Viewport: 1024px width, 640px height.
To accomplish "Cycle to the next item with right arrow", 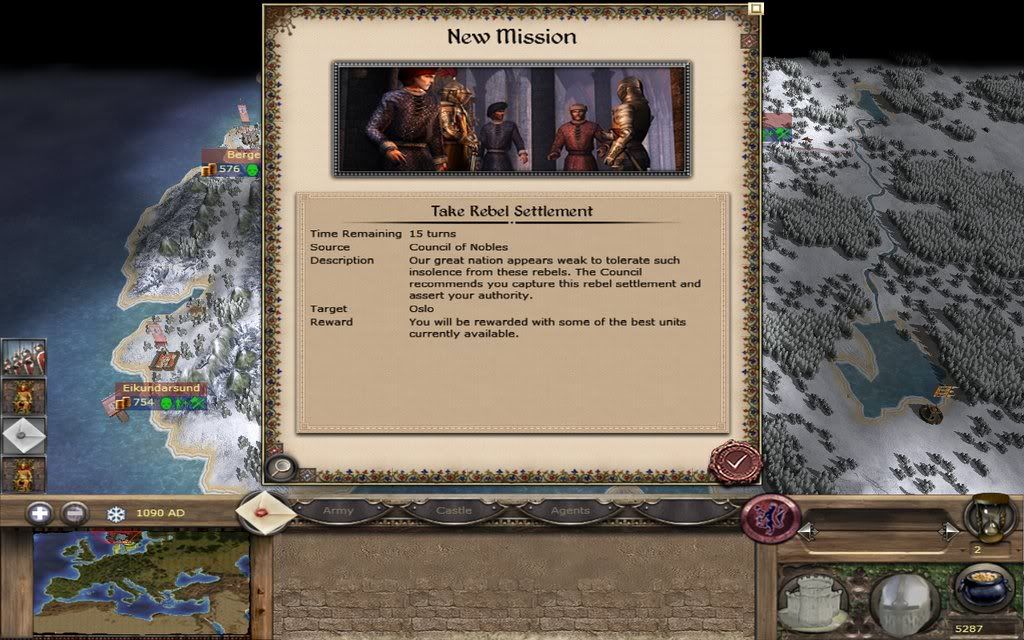I will (x=948, y=532).
